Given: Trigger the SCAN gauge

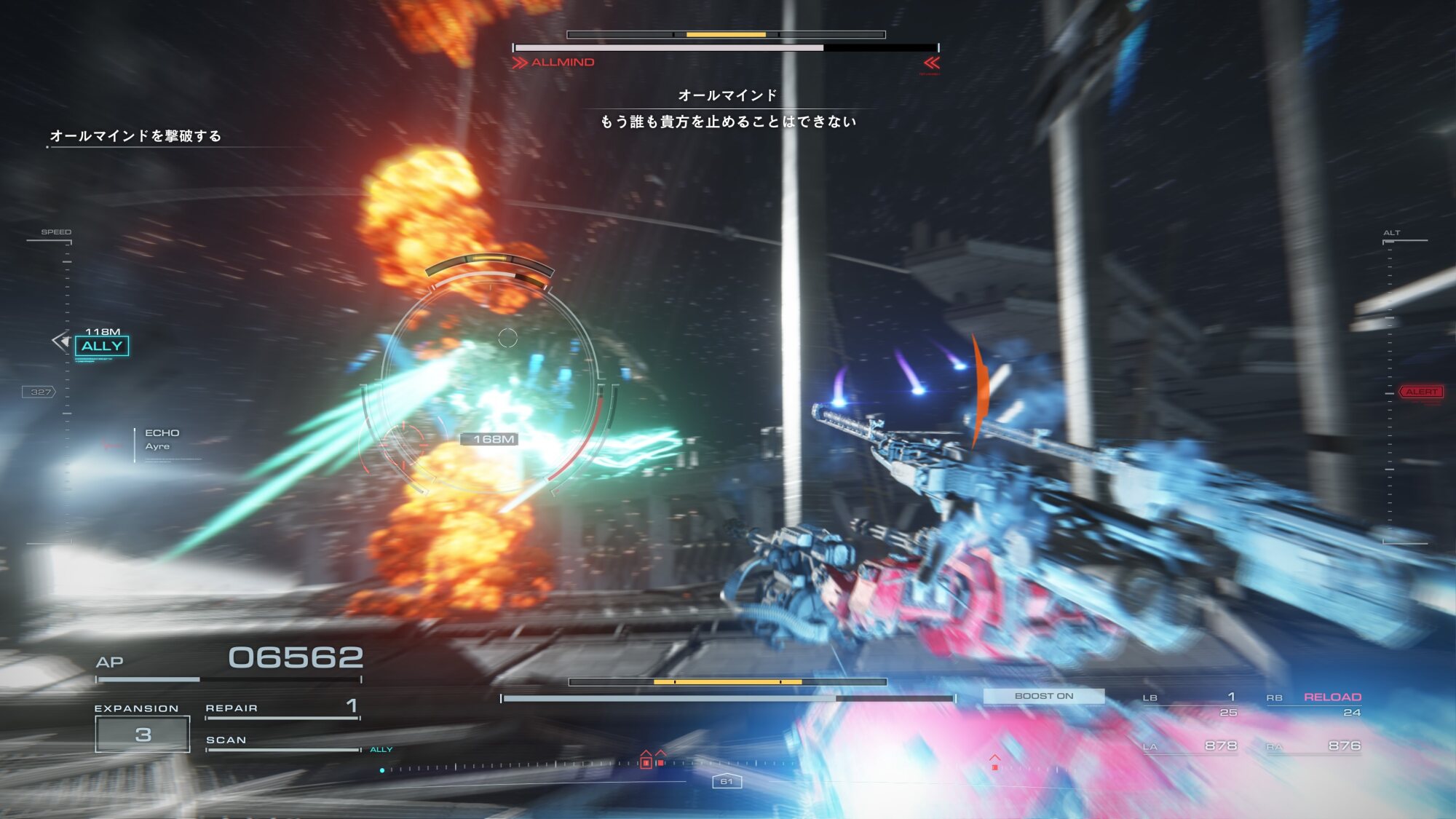Looking at the screenshot, I should tap(282, 741).
